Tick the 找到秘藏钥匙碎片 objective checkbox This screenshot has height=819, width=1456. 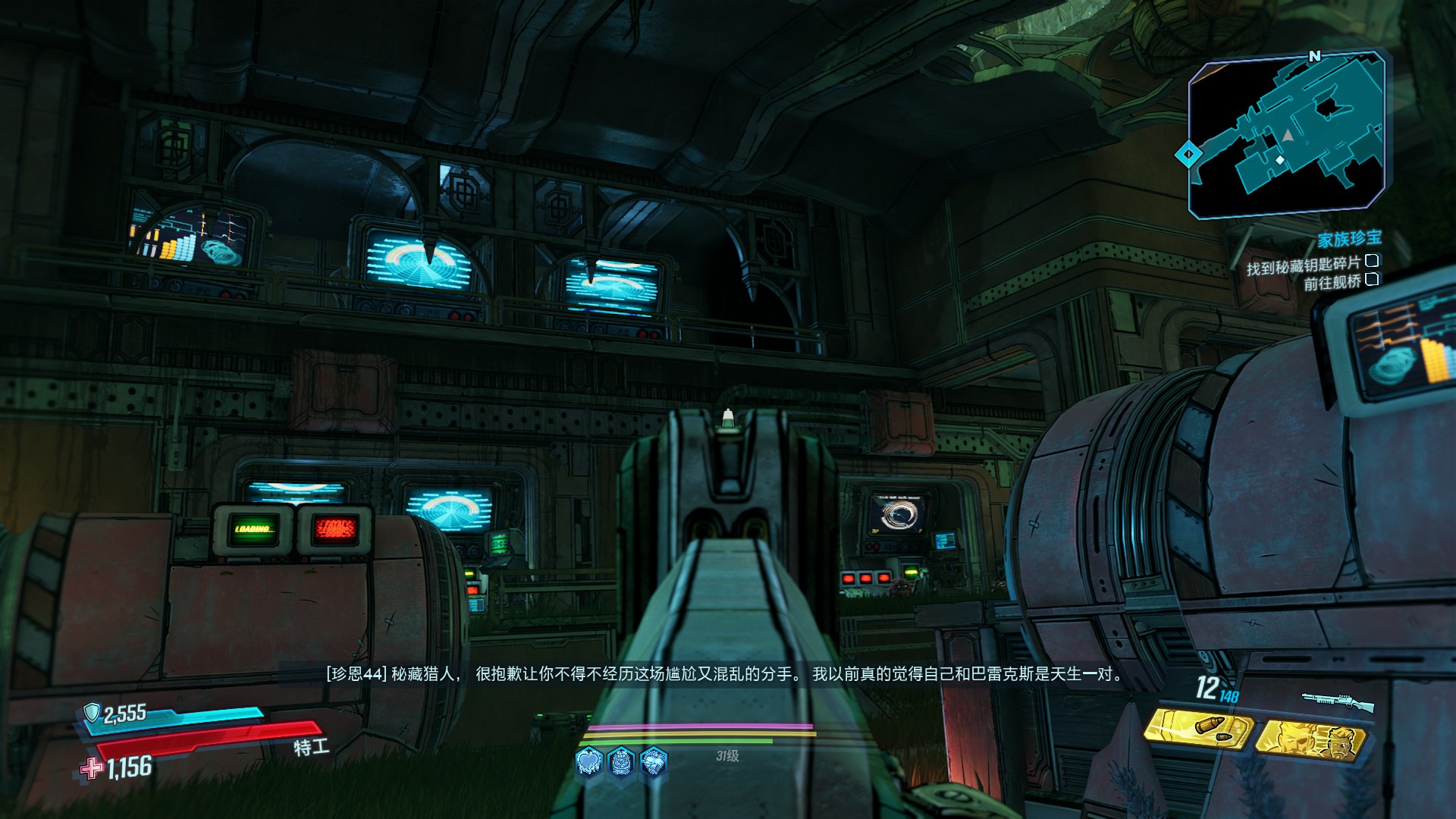(x=1371, y=262)
